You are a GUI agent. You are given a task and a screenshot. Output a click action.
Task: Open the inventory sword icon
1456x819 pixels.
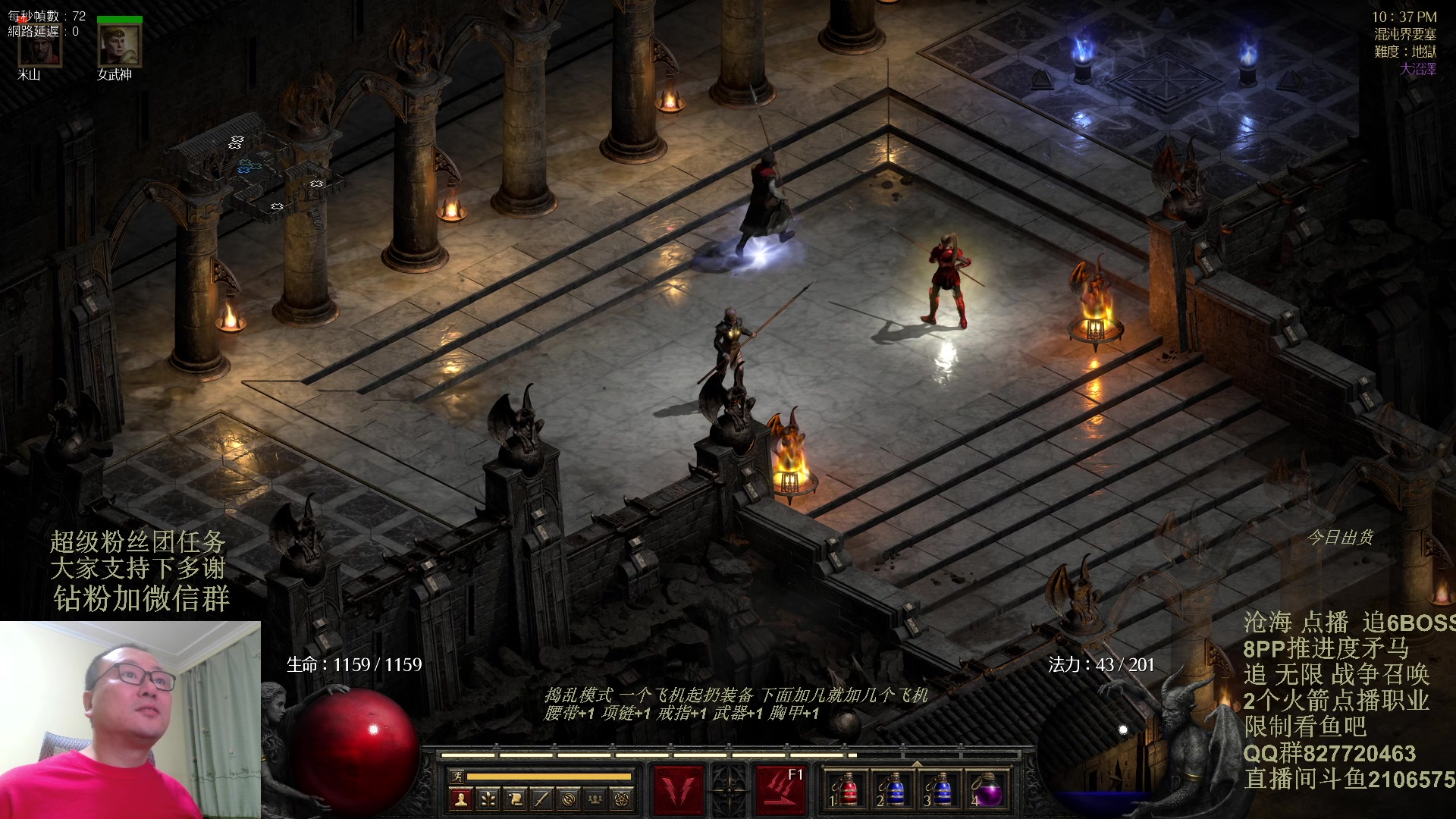[x=541, y=799]
